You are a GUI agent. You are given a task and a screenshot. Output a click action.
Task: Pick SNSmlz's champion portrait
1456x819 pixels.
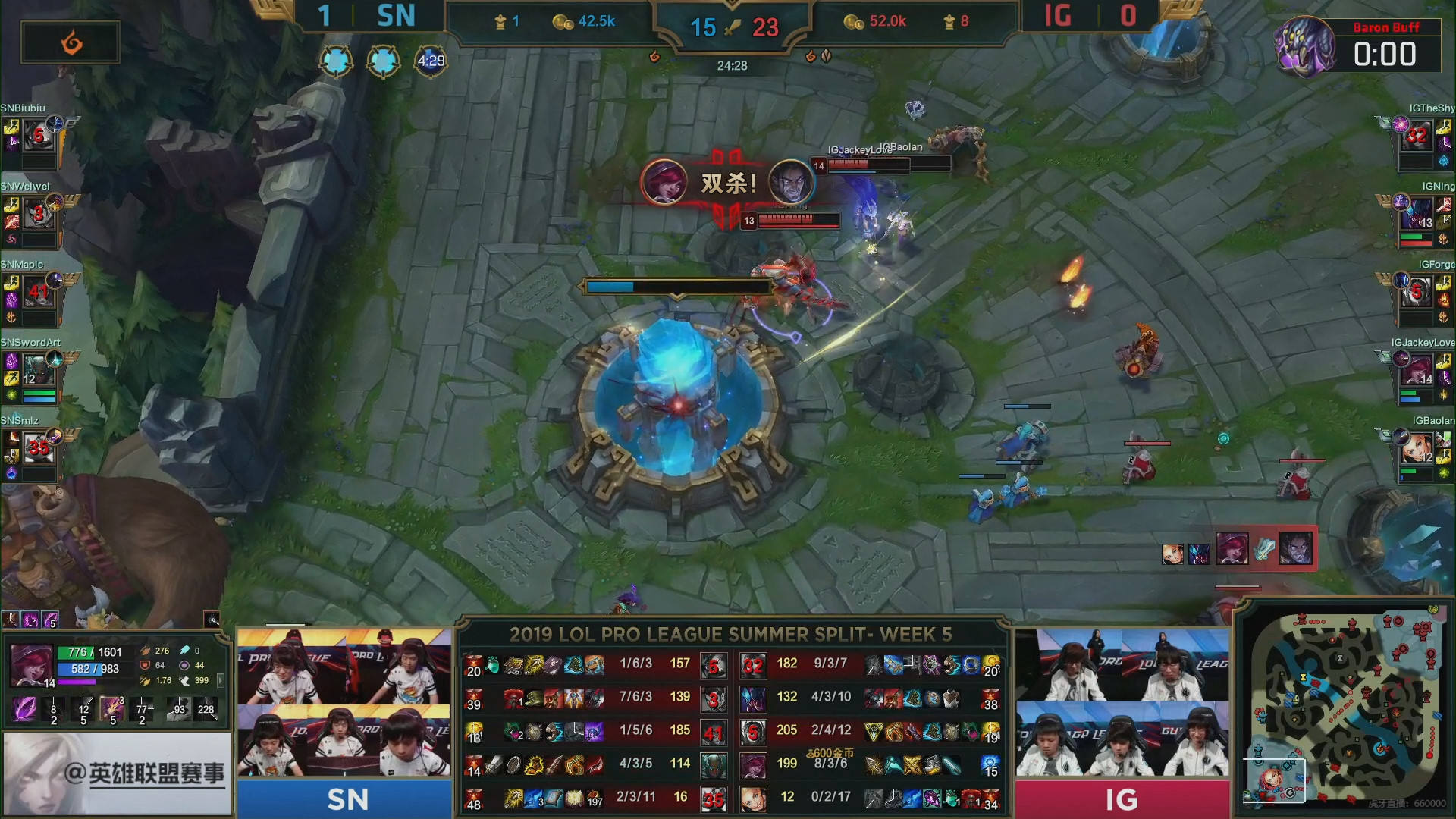click(38, 447)
